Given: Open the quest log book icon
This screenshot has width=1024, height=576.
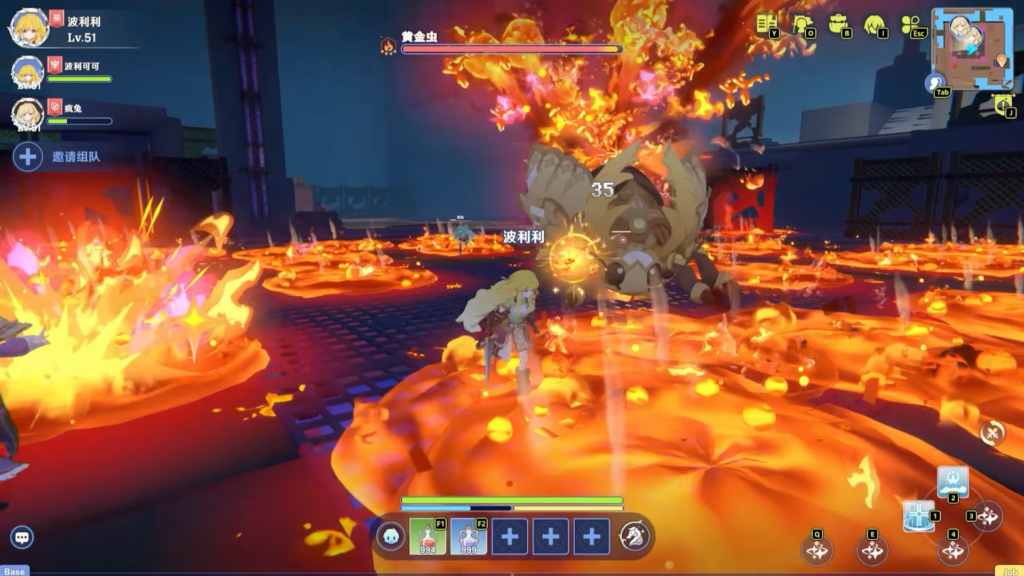Looking at the screenshot, I should click(767, 24).
